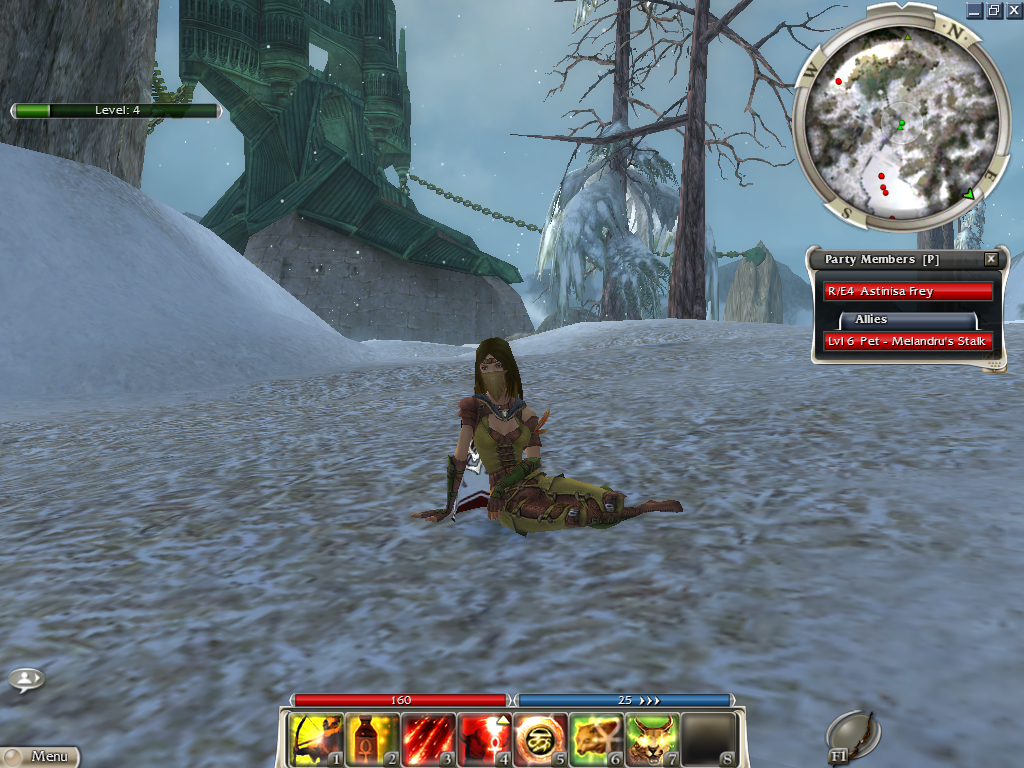Viewport: 1024px width, 768px height.
Task: Open the Menu button
Action: pyautogui.click(x=40, y=757)
